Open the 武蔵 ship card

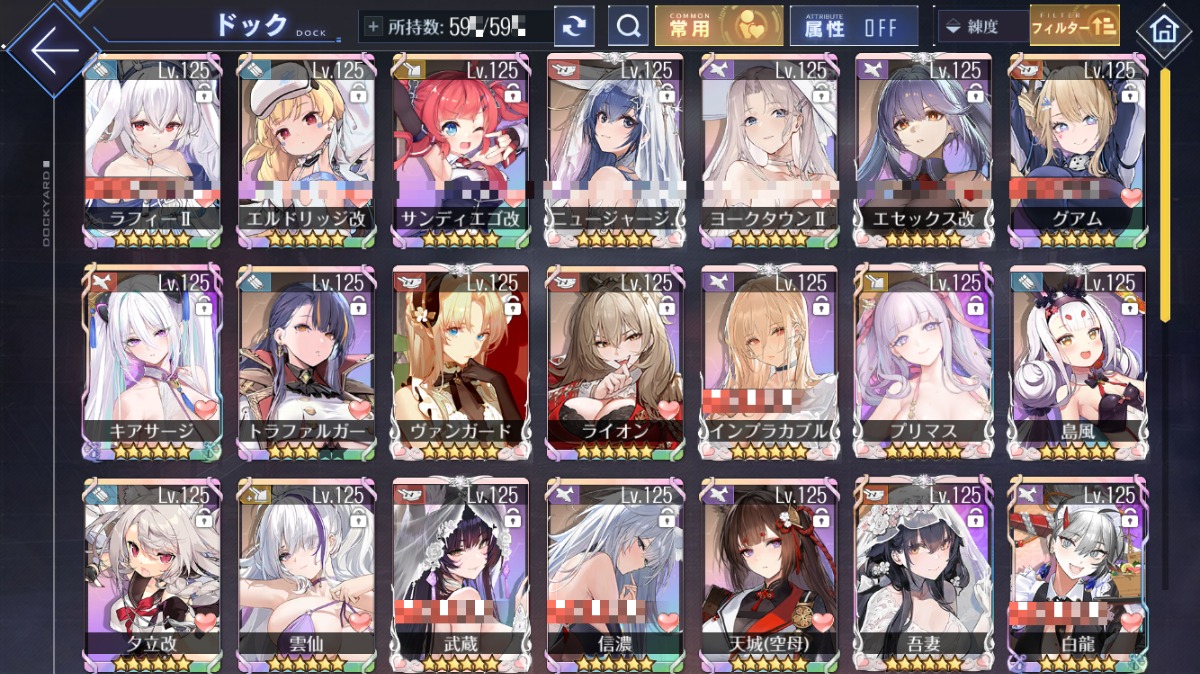461,570
